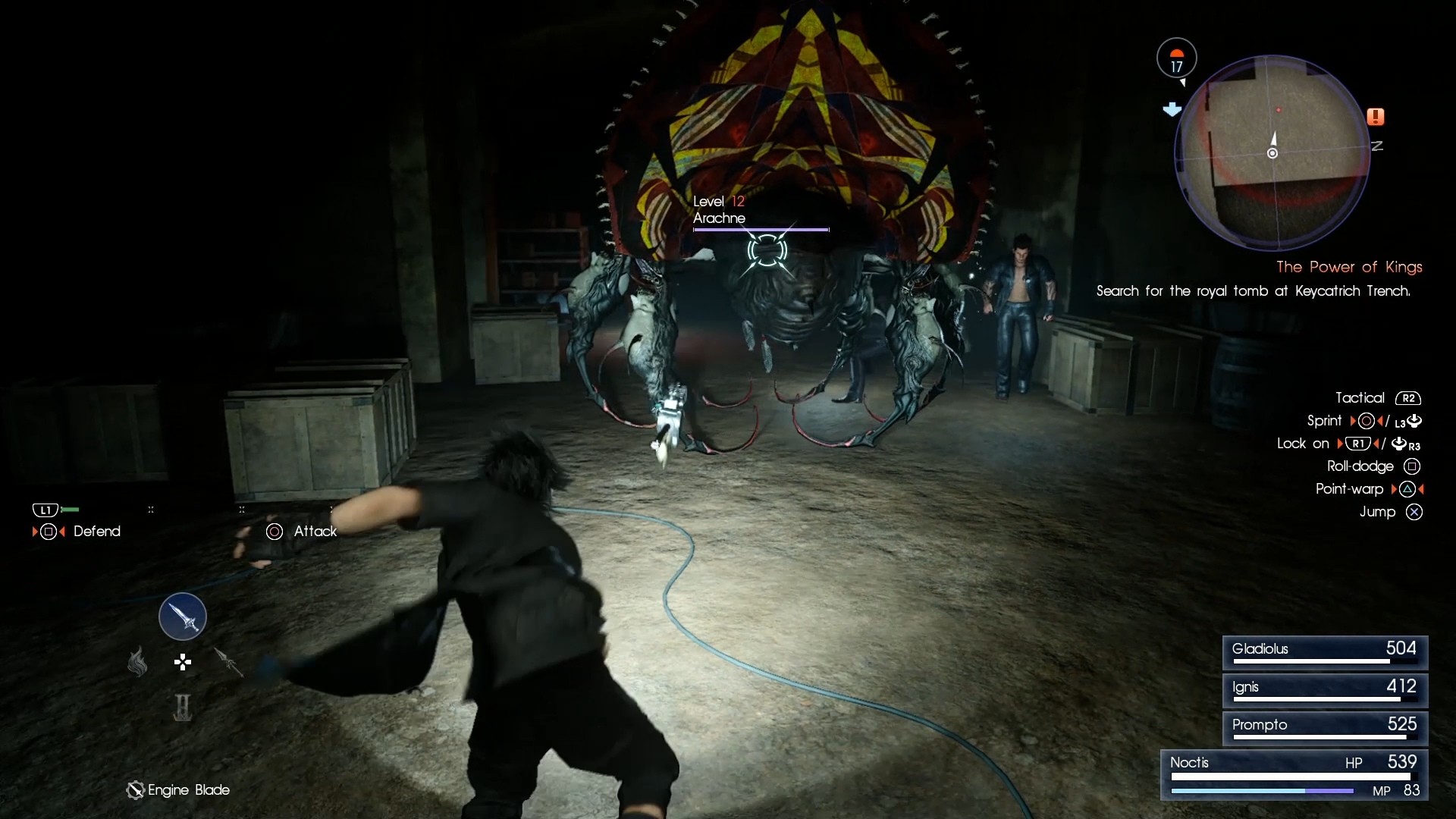Click the L1 weapon-switch selector

(46, 510)
